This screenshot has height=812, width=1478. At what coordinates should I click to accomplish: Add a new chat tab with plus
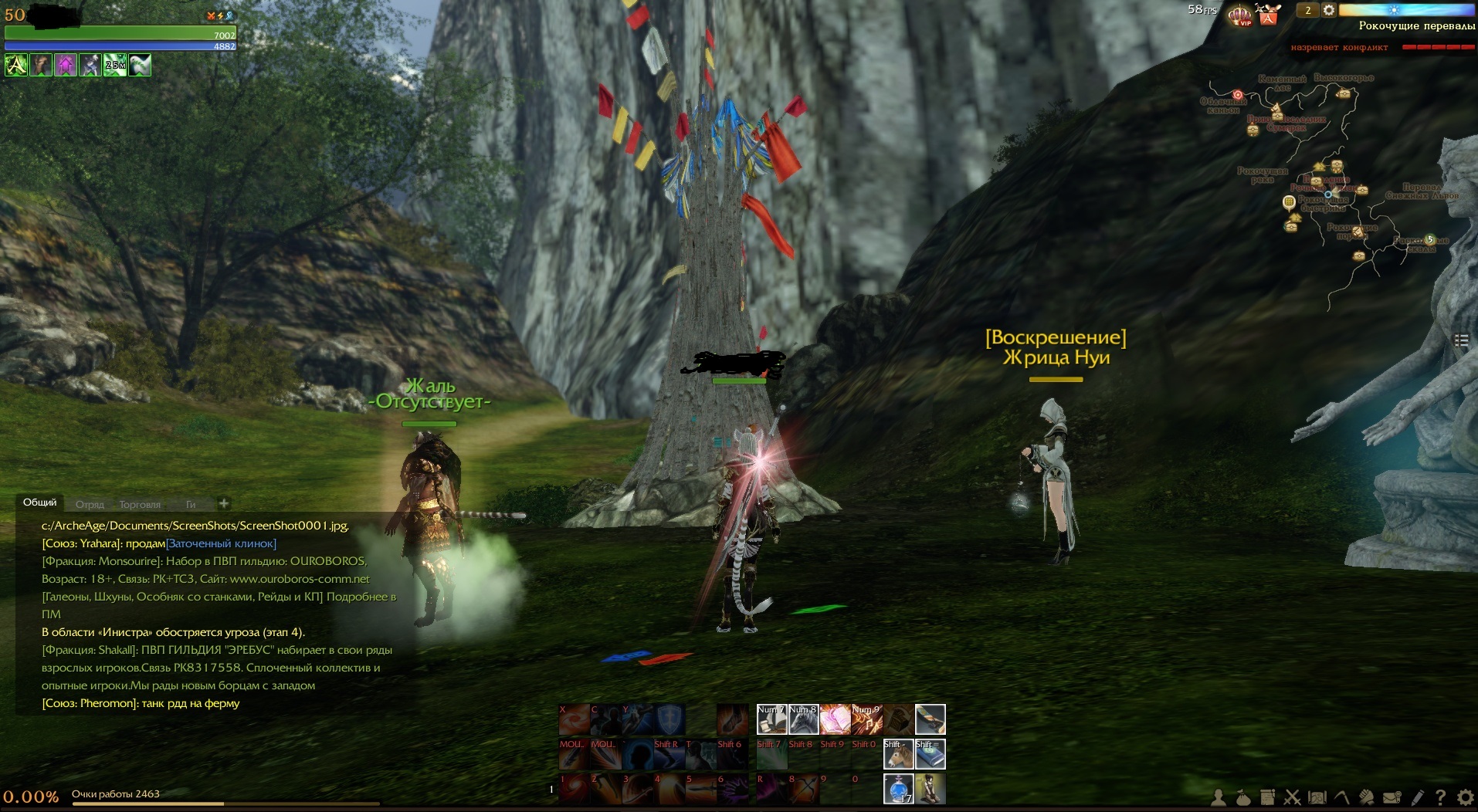223,503
